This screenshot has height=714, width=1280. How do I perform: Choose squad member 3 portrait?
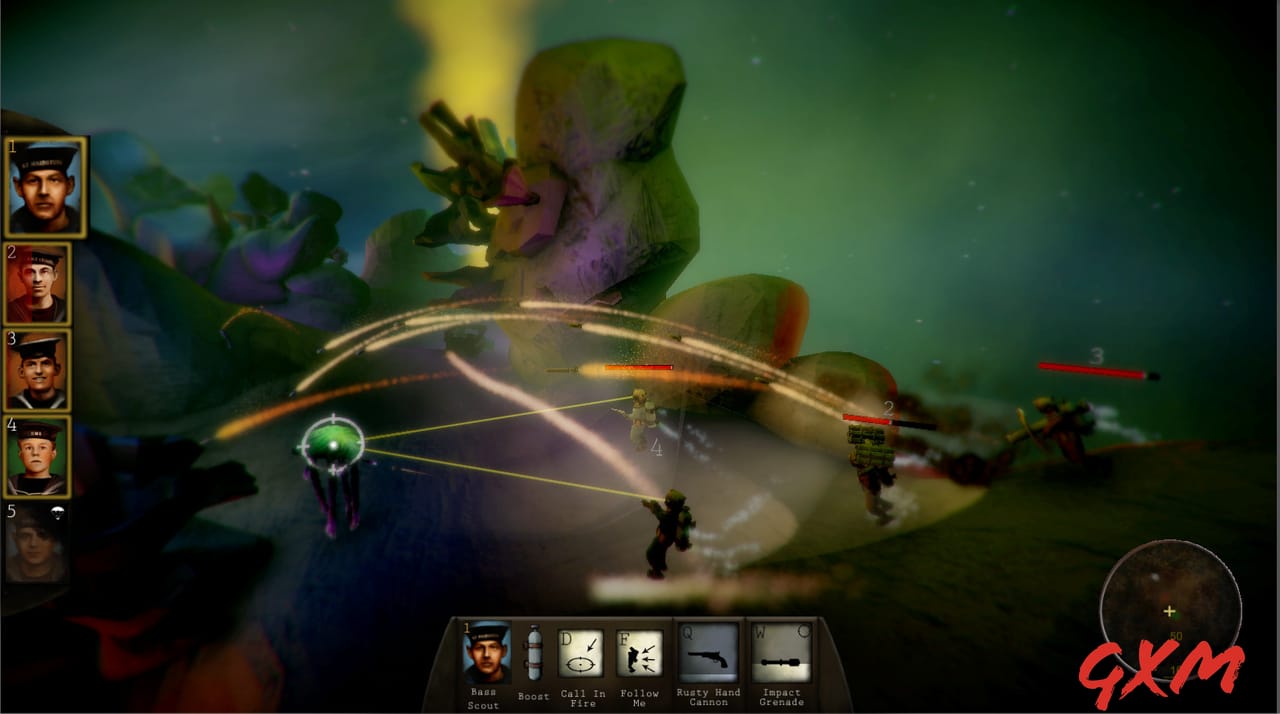[37, 370]
